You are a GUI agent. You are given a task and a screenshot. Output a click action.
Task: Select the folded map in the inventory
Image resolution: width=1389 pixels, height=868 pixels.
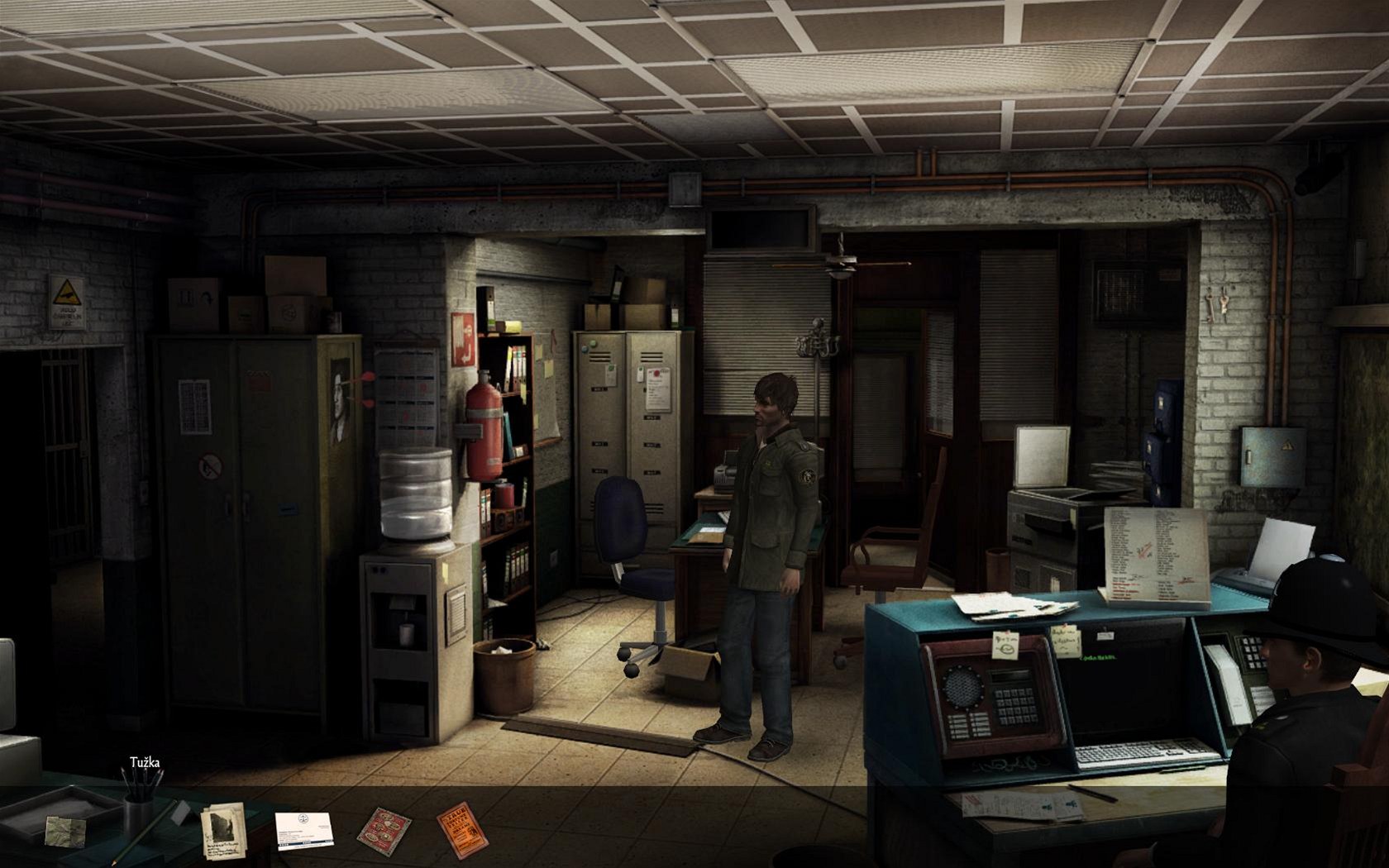65,829
